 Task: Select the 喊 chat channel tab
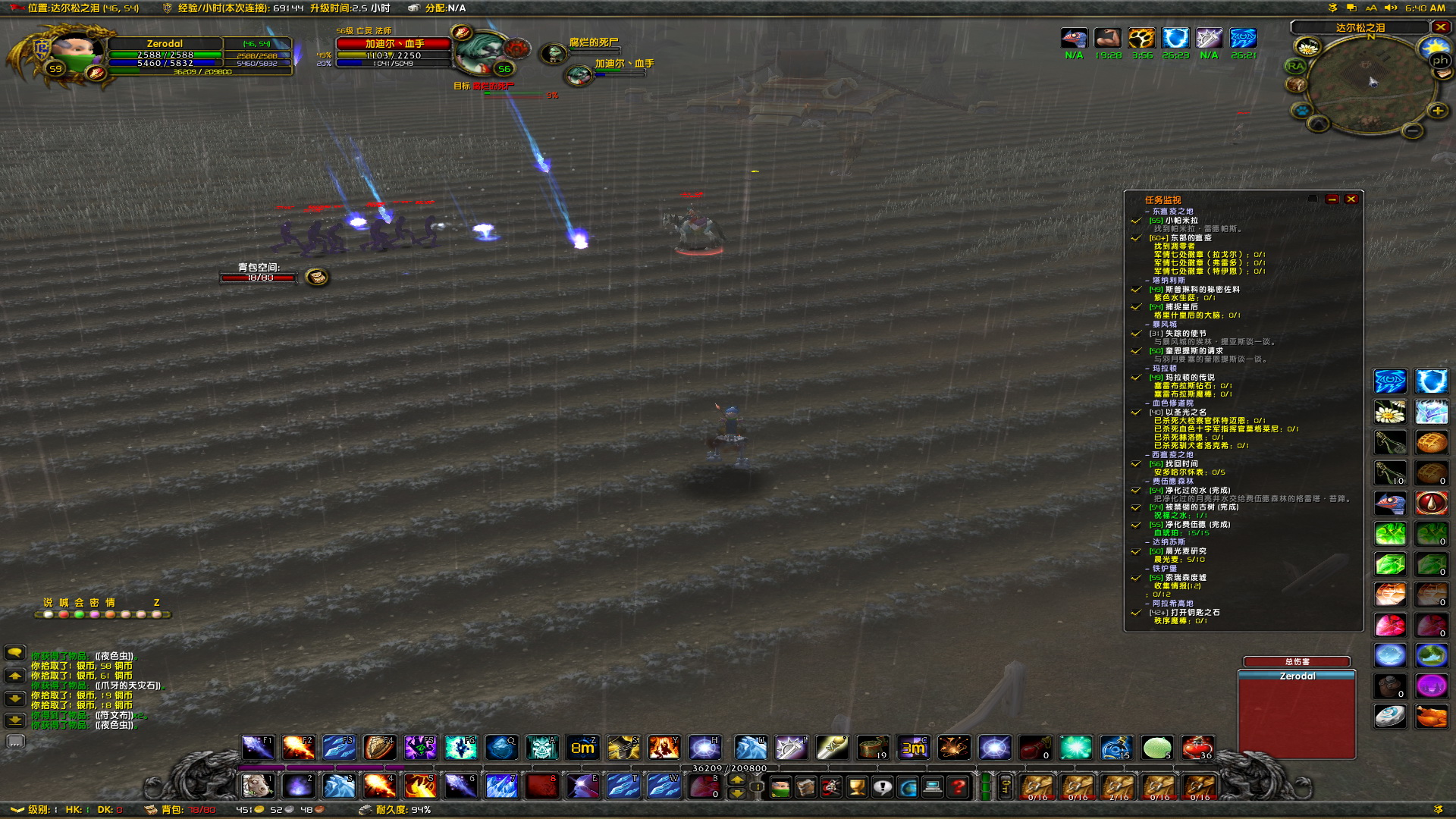pyautogui.click(x=64, y=603)
